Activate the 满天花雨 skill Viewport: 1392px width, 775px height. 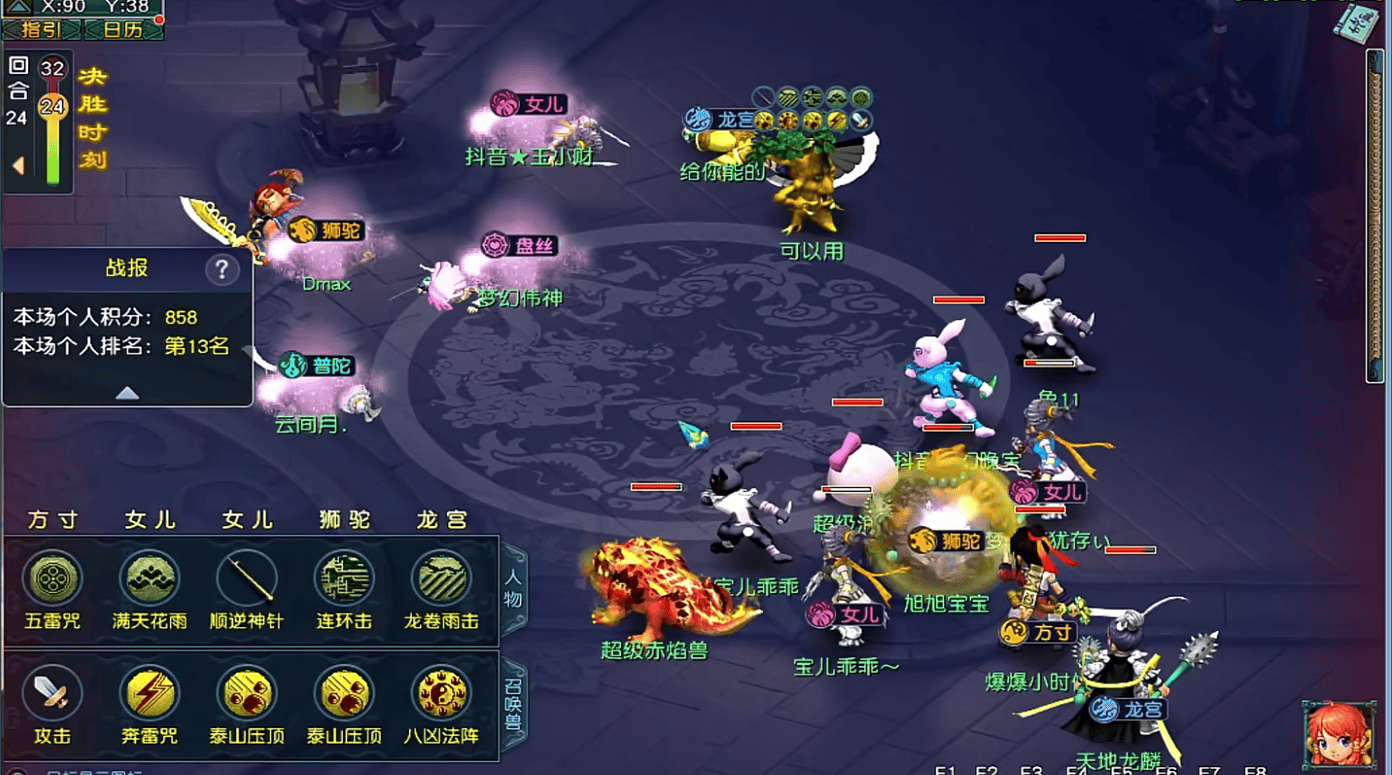150,579
